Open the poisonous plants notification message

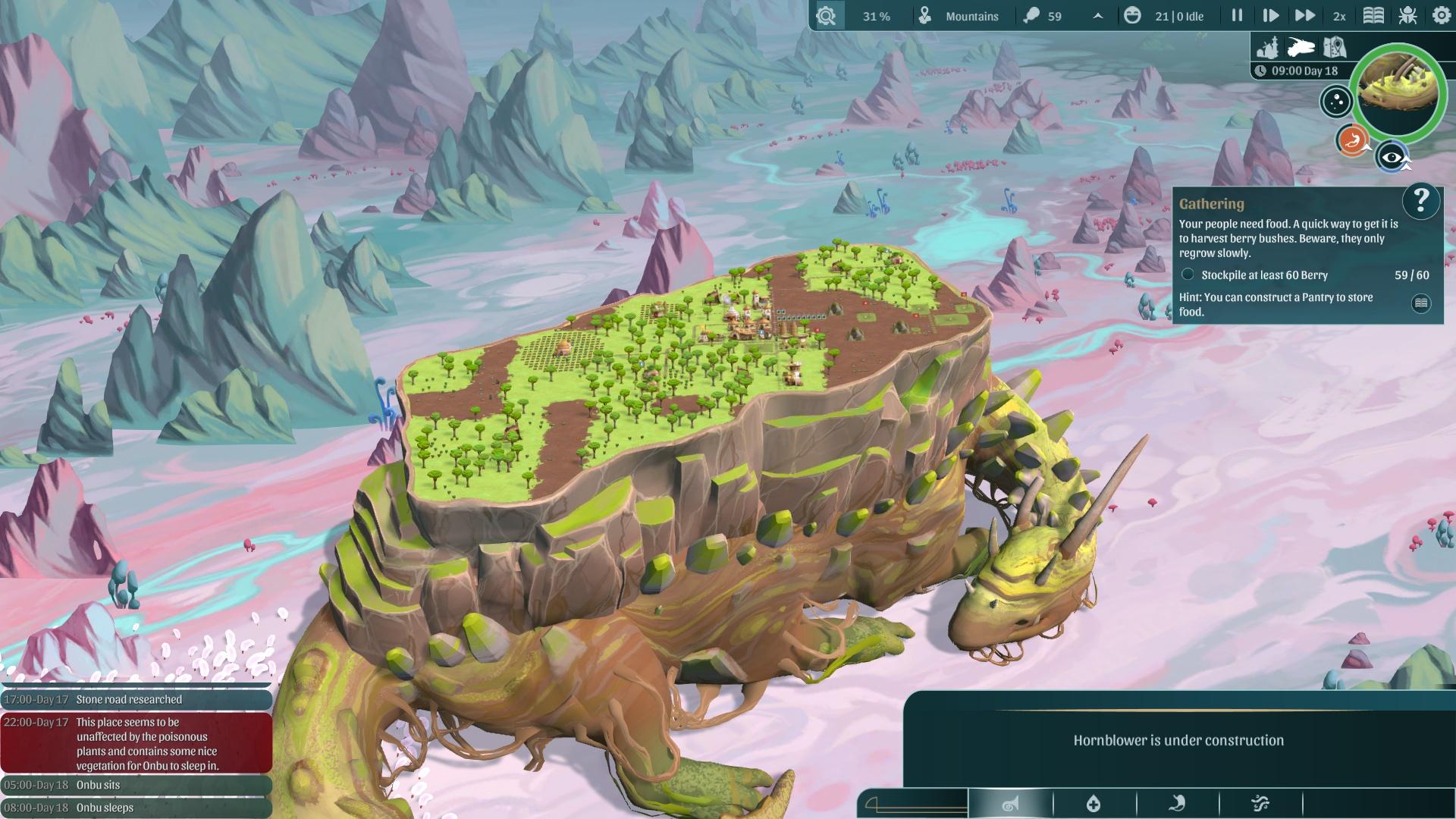pyautogui.click(x=136, y=743)
